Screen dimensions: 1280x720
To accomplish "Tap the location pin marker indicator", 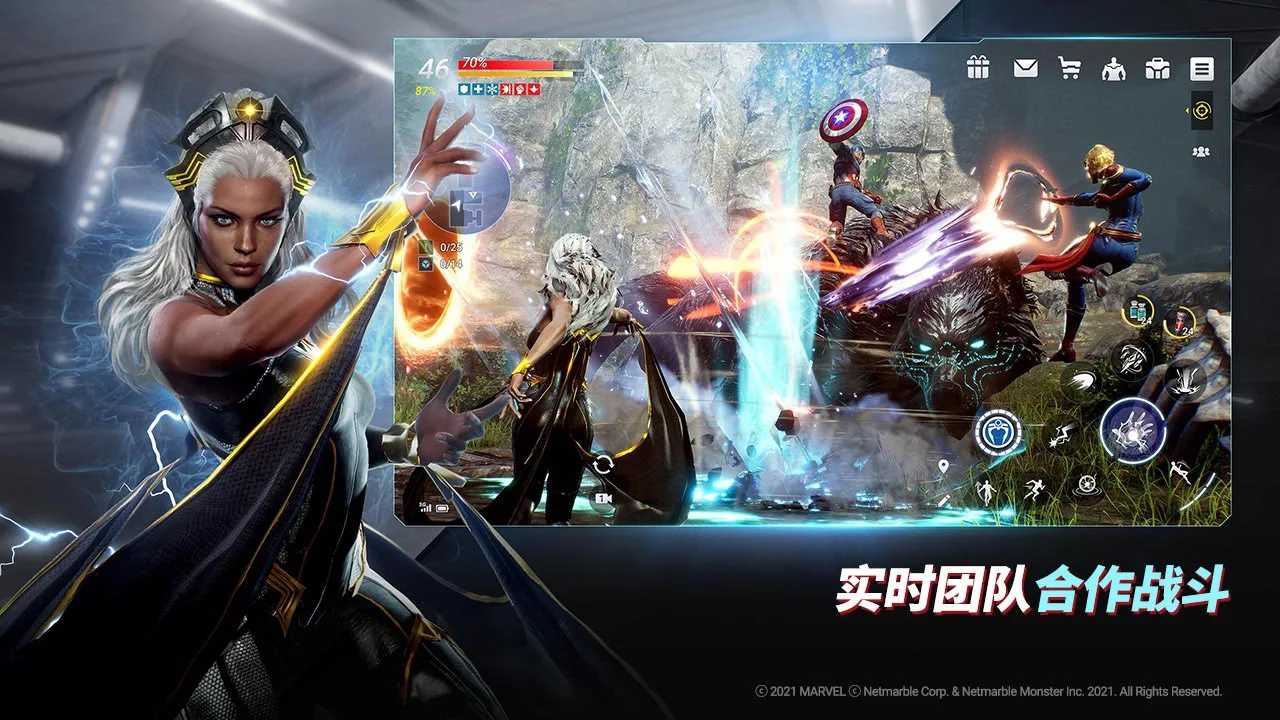I will point(943,465).
